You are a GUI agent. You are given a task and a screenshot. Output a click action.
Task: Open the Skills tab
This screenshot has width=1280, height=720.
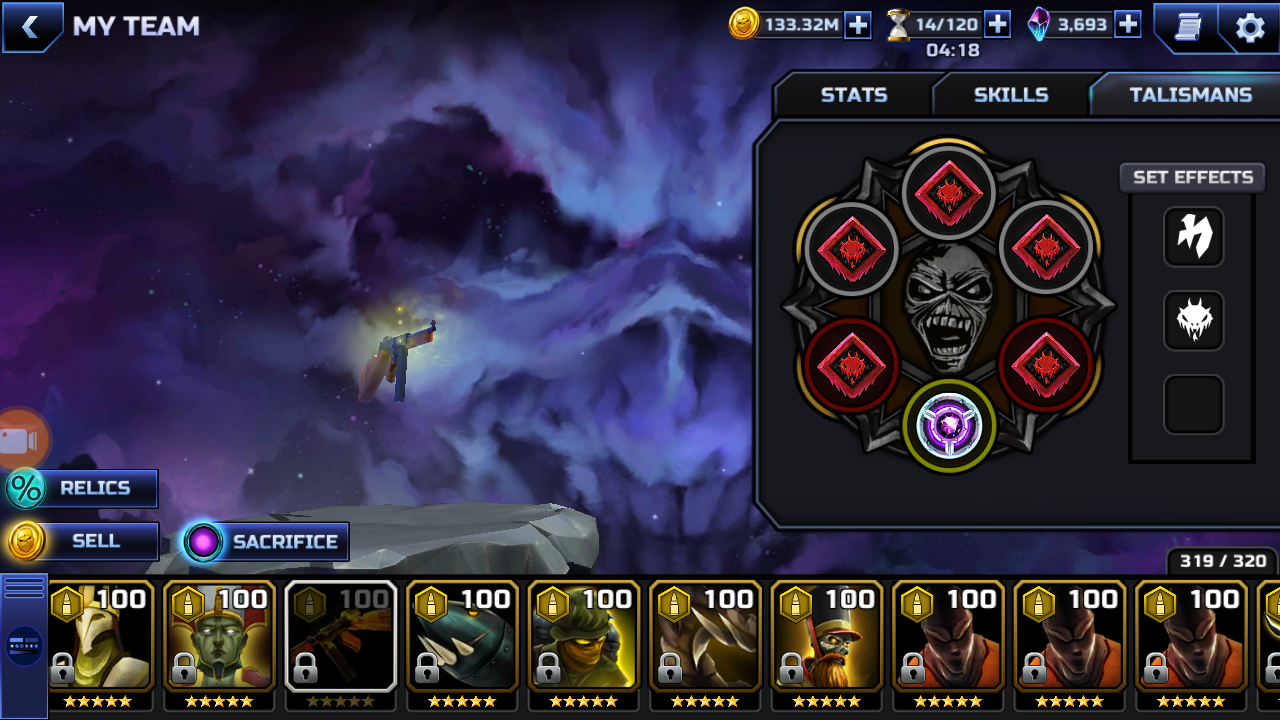pos(1010,95)
